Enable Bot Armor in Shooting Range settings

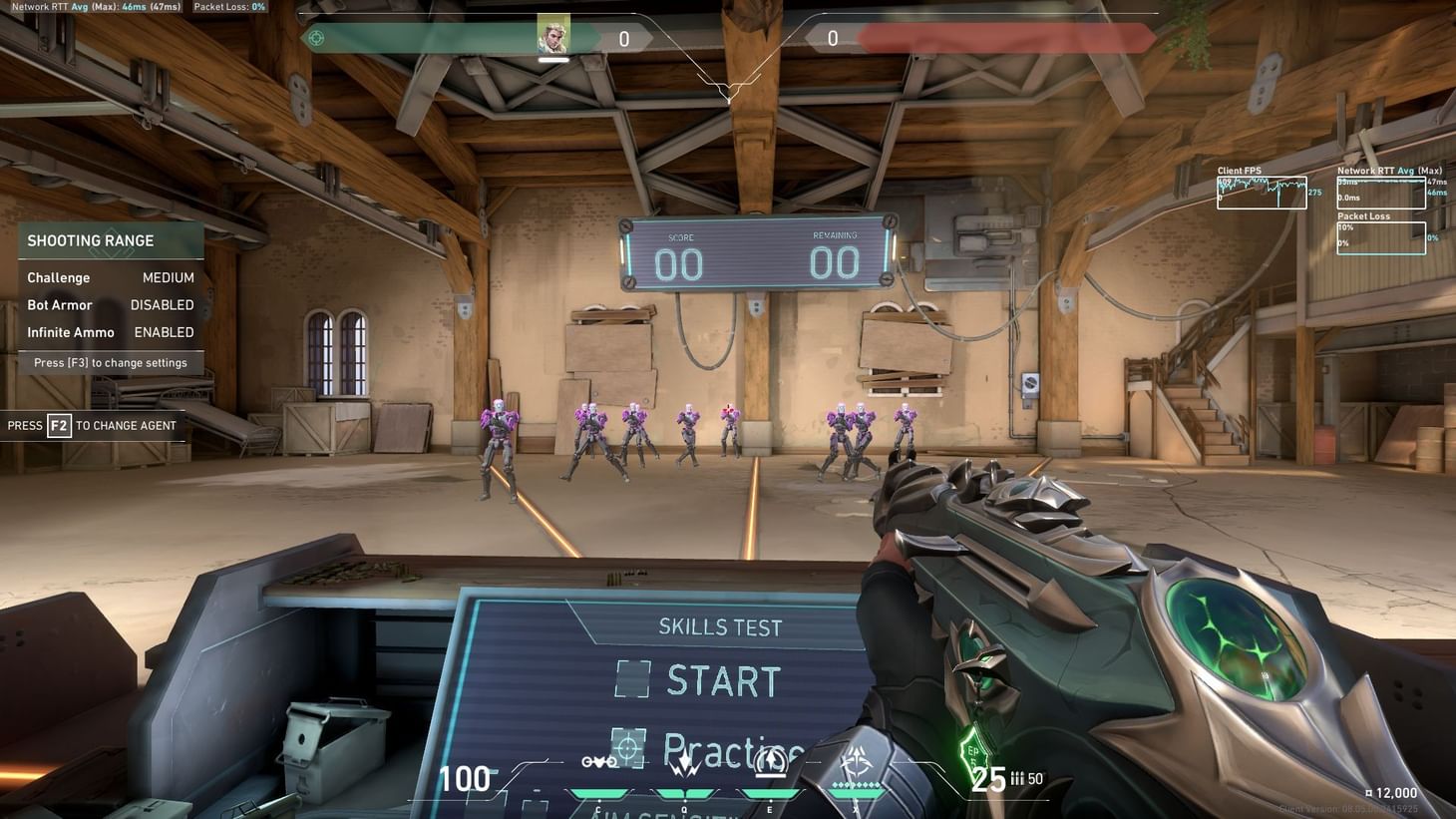[163, 304]
